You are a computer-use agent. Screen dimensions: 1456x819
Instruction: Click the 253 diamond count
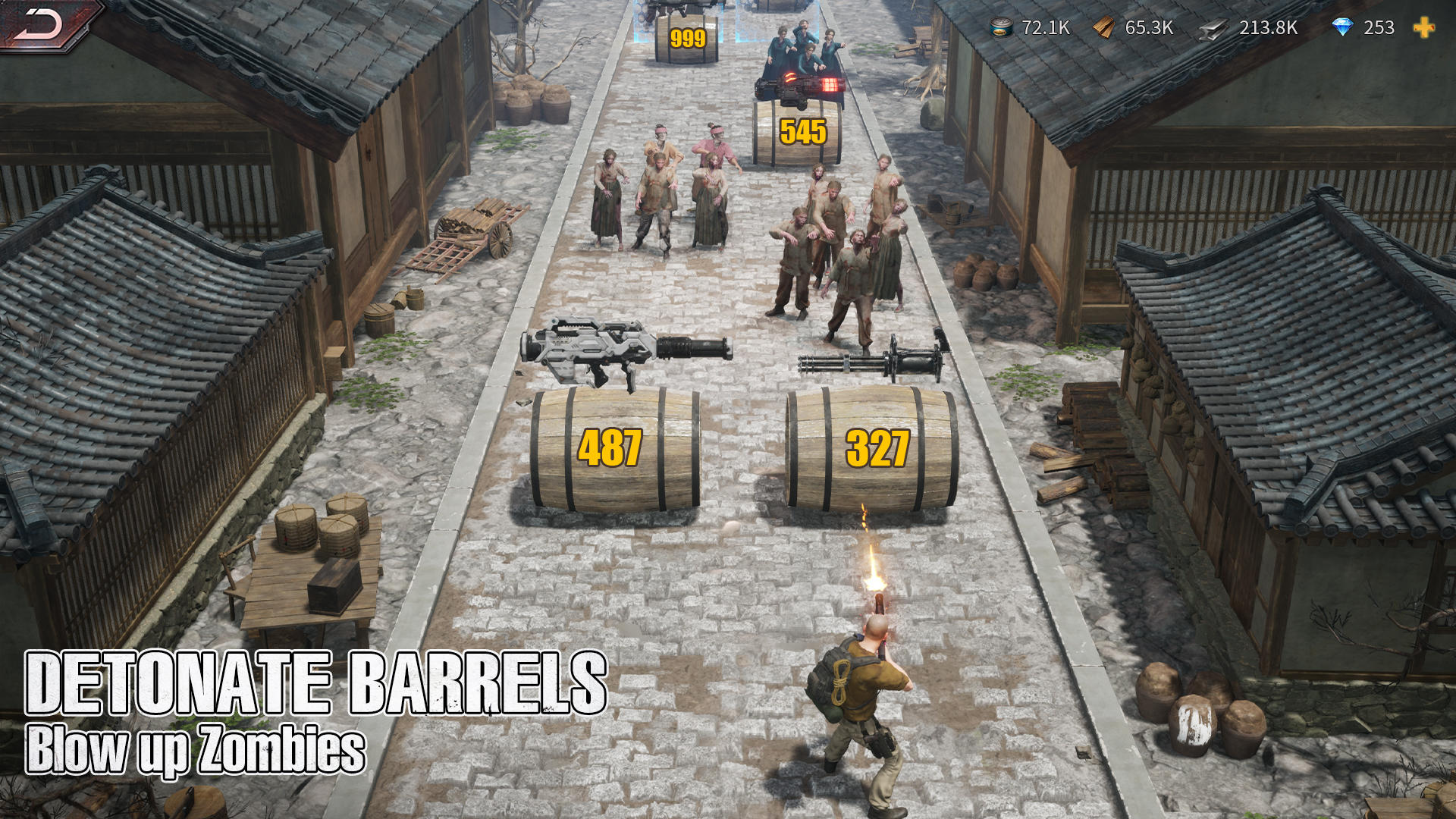1379,30
